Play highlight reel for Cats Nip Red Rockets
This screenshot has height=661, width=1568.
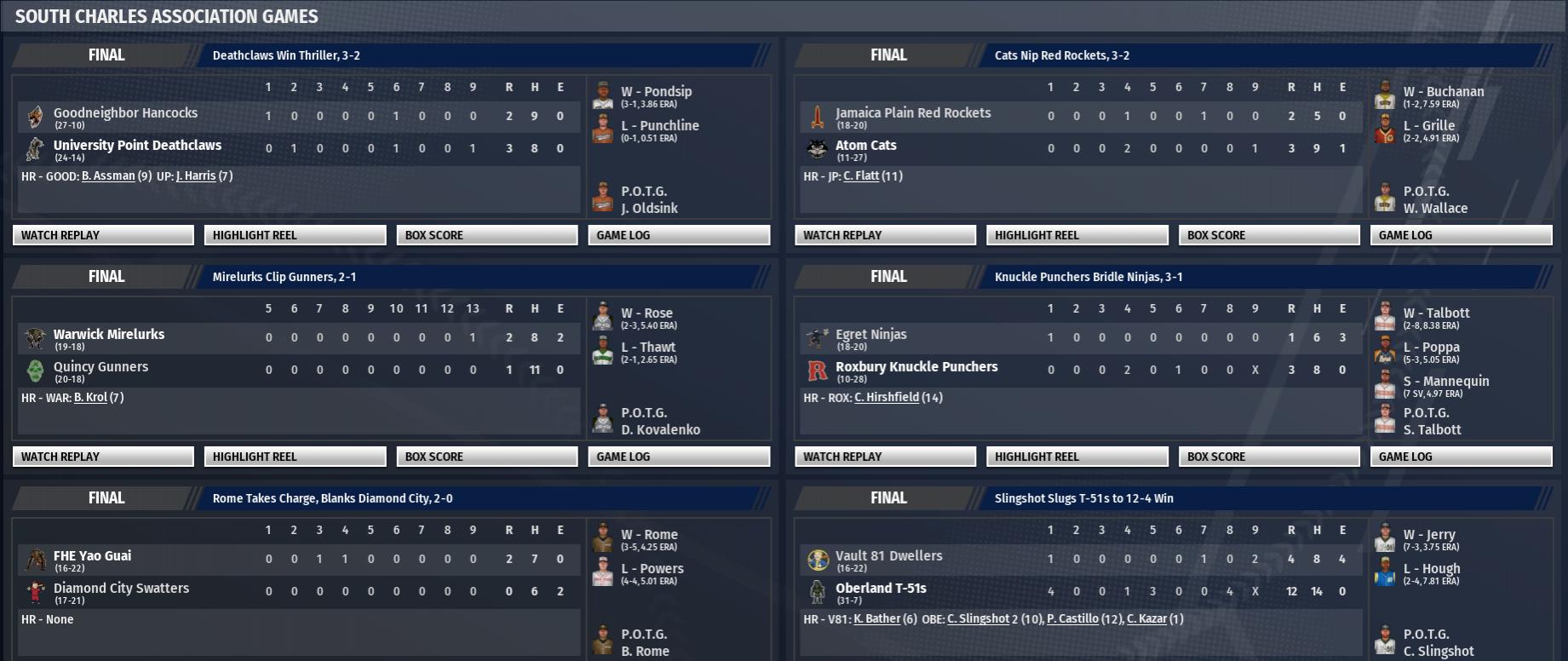(1077, 235)
